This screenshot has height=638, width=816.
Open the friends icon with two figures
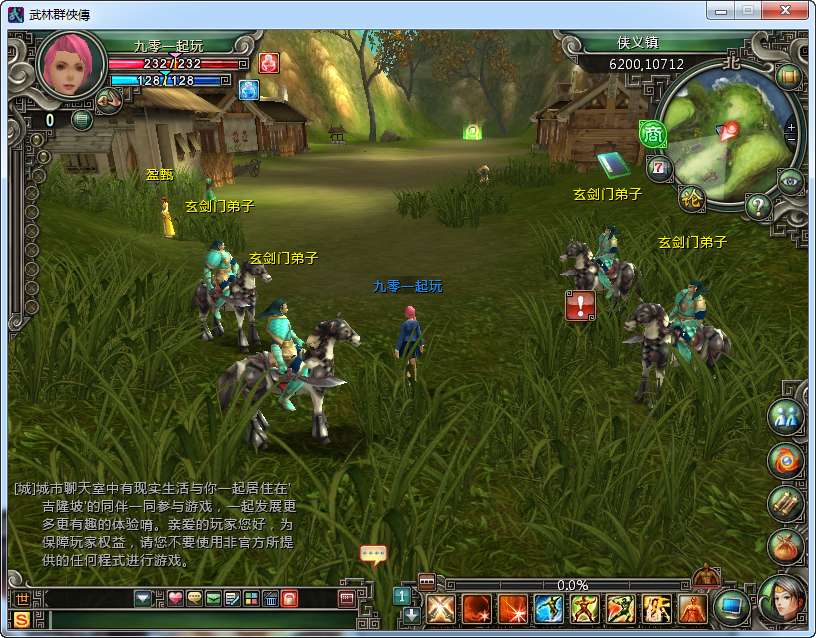tap(785, 417)
